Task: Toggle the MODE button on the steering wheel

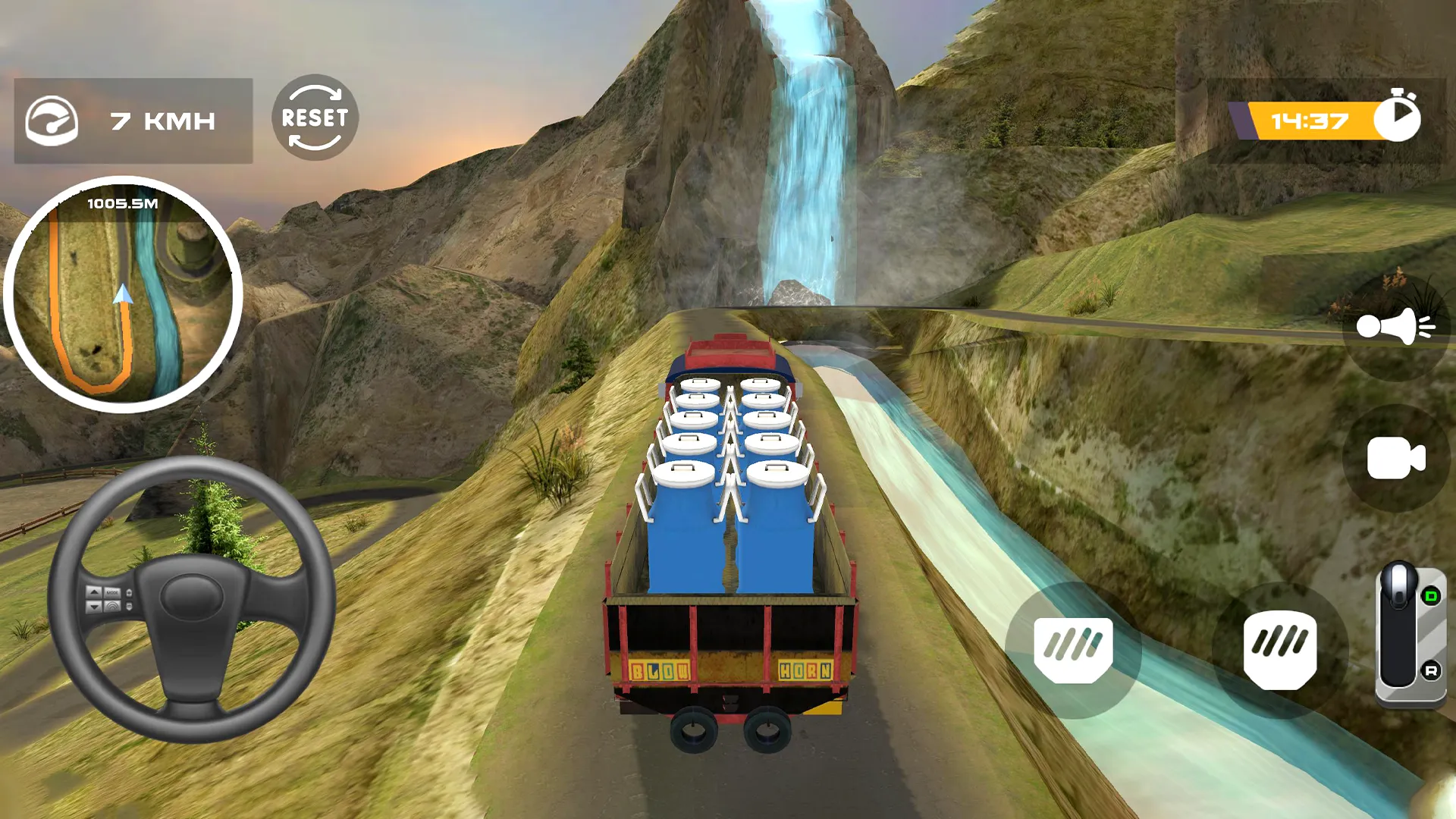Action: click(x=112, y=592)
